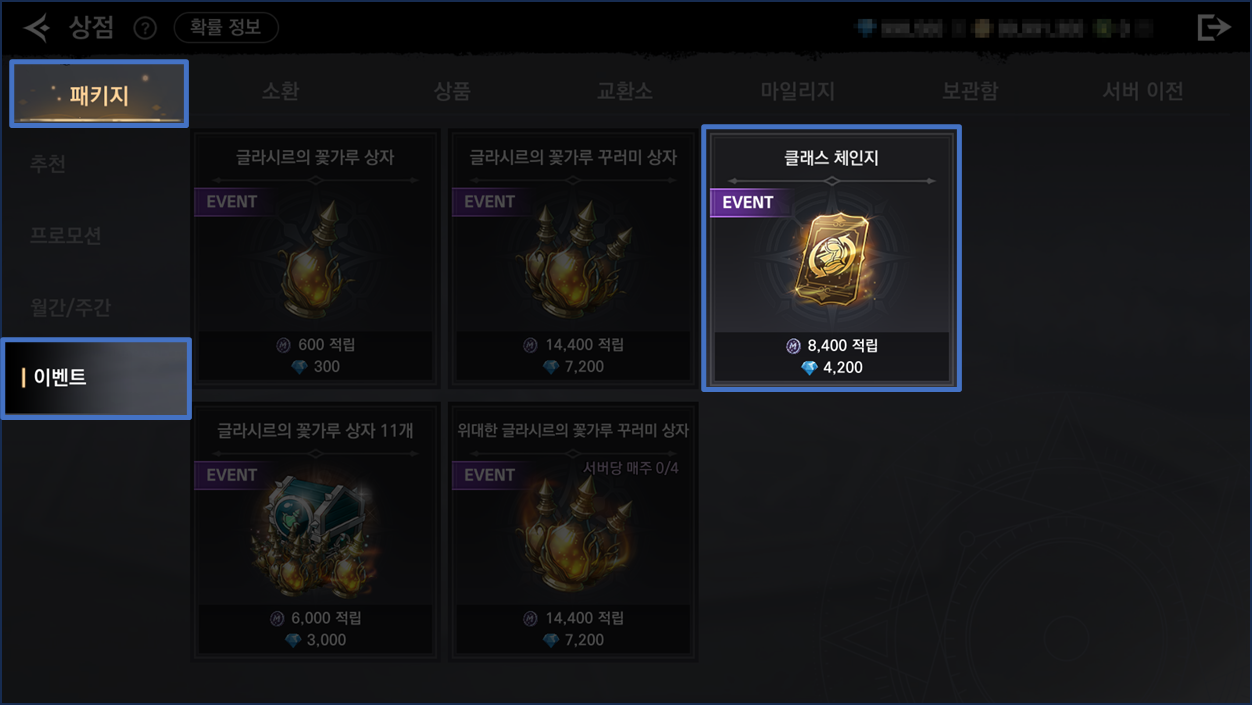Open the 확률 정보 button
The image size is (1252, 705).
click(x=226, y=28)
